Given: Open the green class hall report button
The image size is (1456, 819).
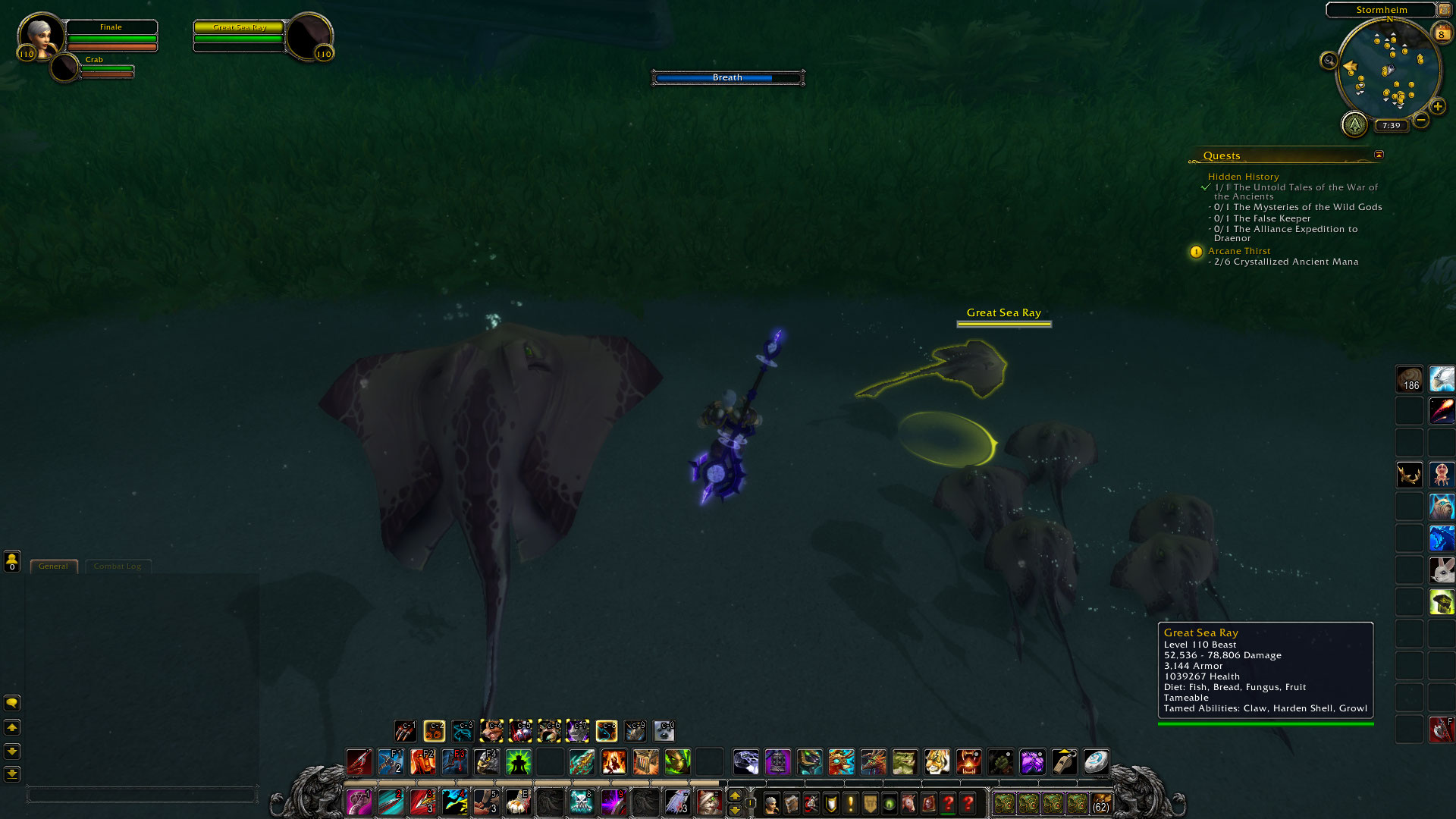Looking at the screenshot, I should [x=1354, y=124].
